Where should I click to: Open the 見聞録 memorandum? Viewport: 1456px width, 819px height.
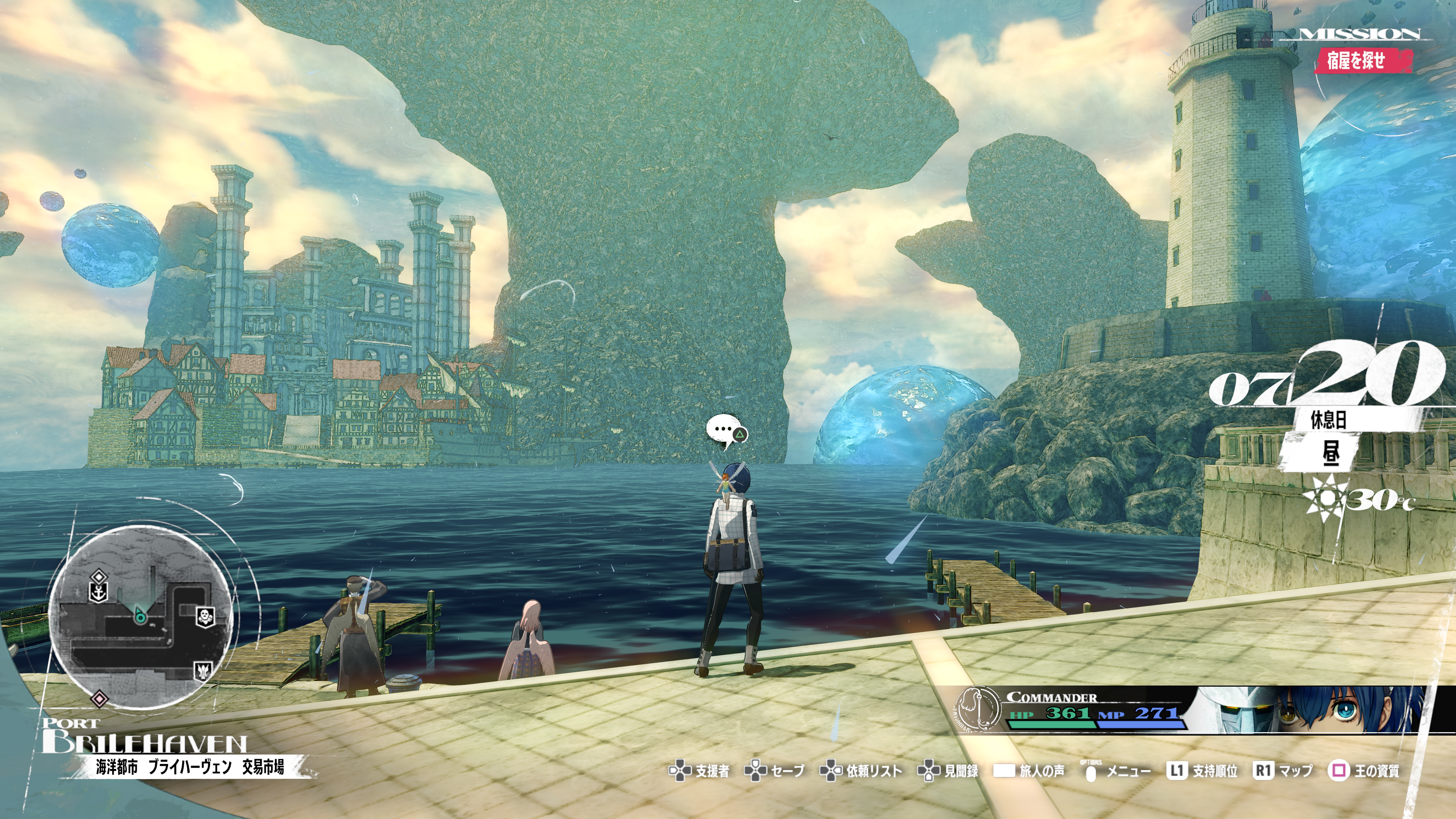[x=948, y=771]
